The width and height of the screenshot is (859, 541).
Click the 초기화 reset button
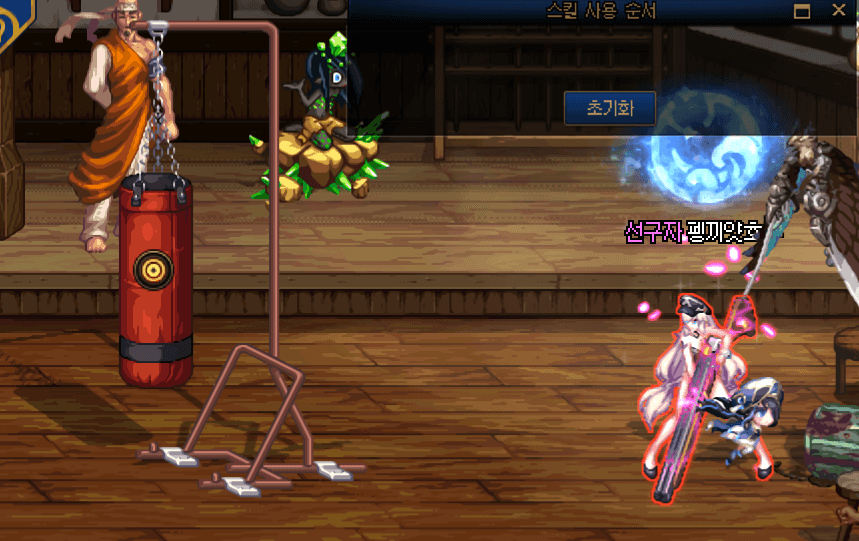(609, 108)
